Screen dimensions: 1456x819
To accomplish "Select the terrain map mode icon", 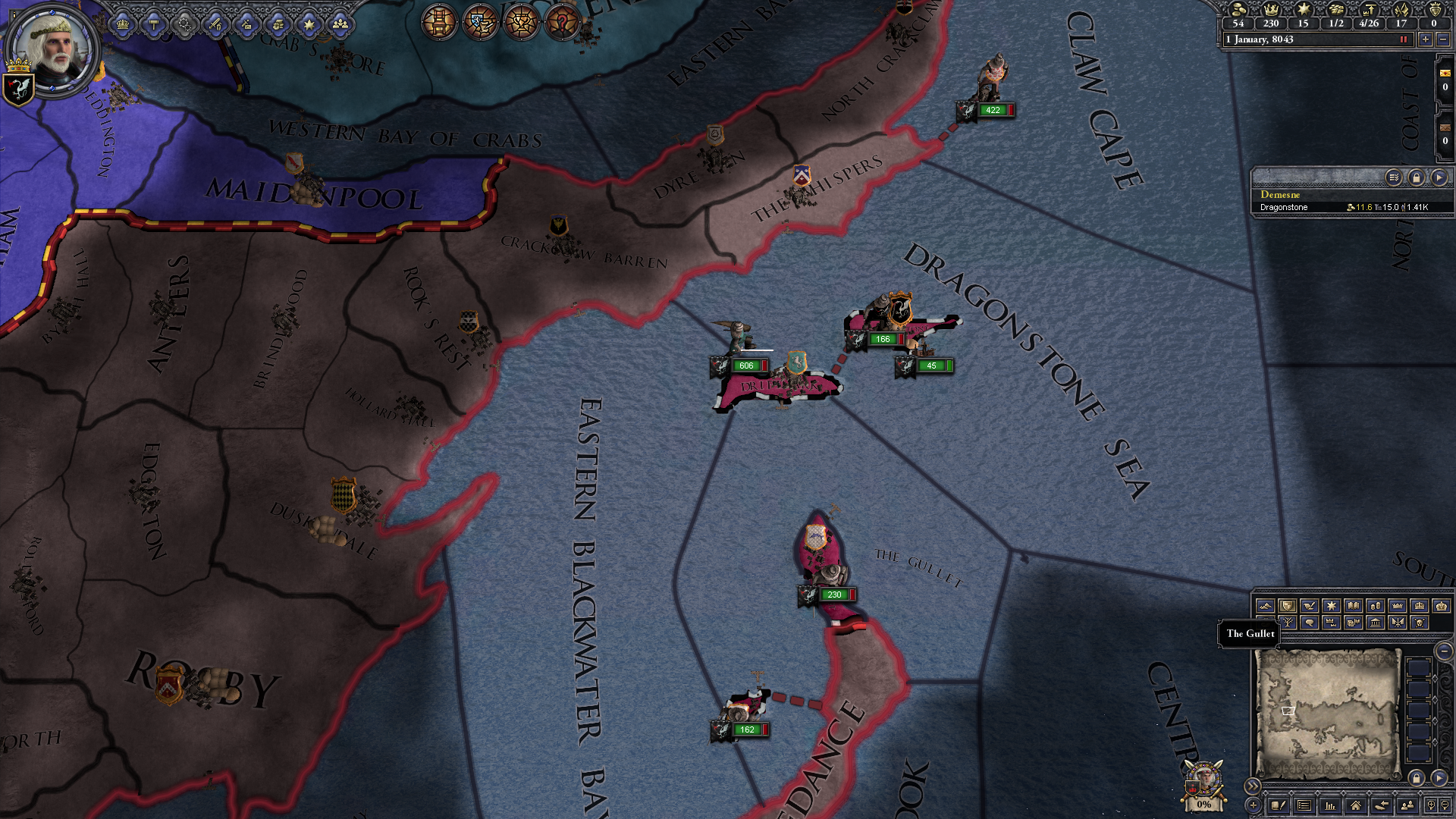I will (x=1264, y=606).
